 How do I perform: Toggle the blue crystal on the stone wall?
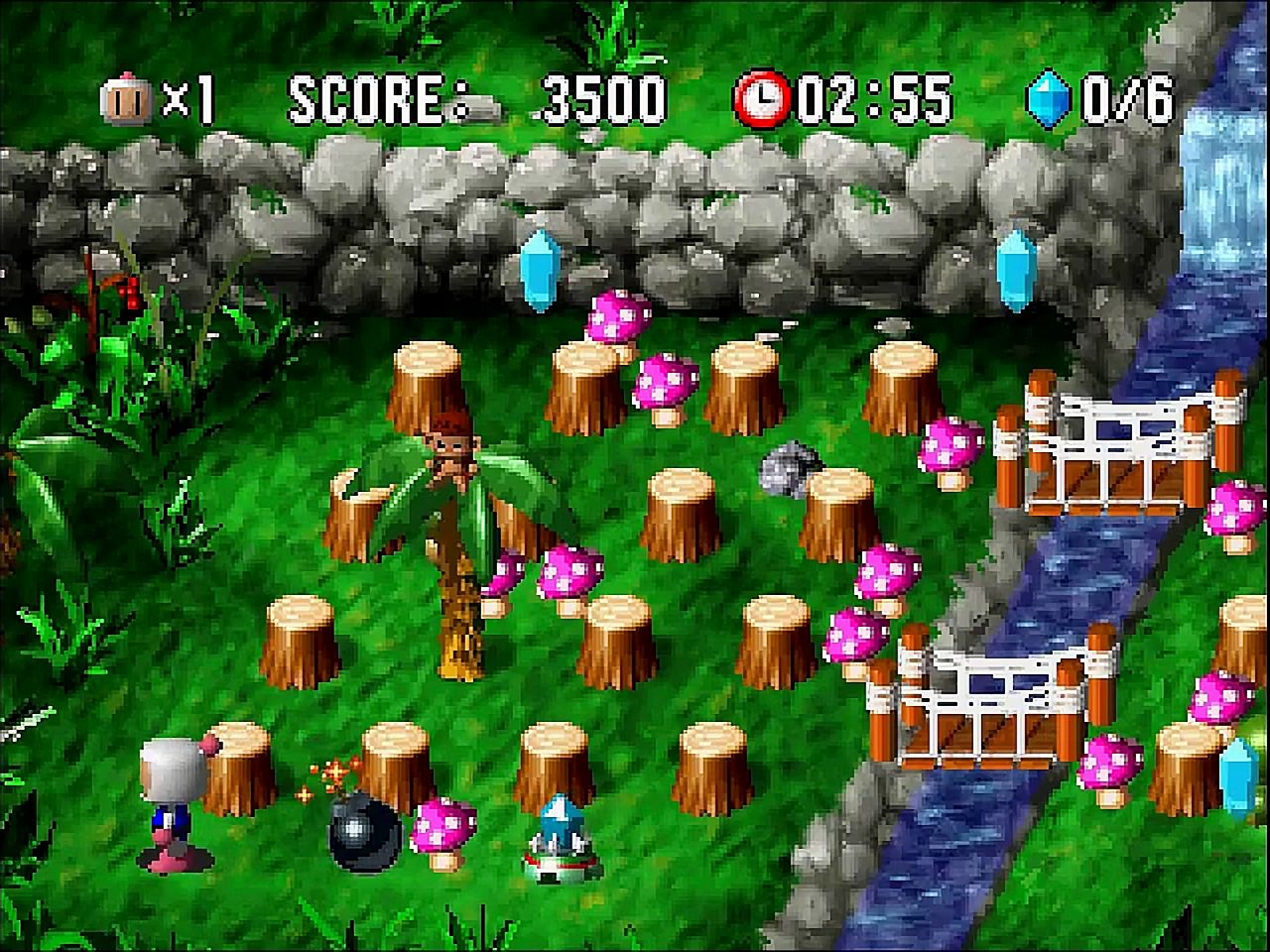click(541, 270)
